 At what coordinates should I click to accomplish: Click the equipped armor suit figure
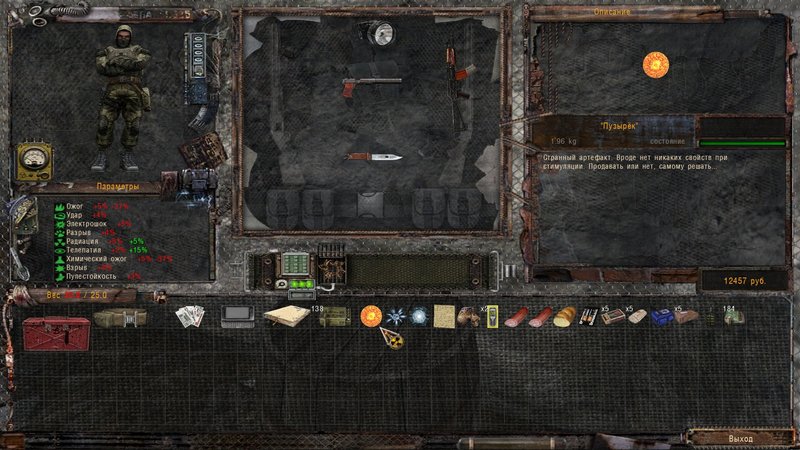121,94
